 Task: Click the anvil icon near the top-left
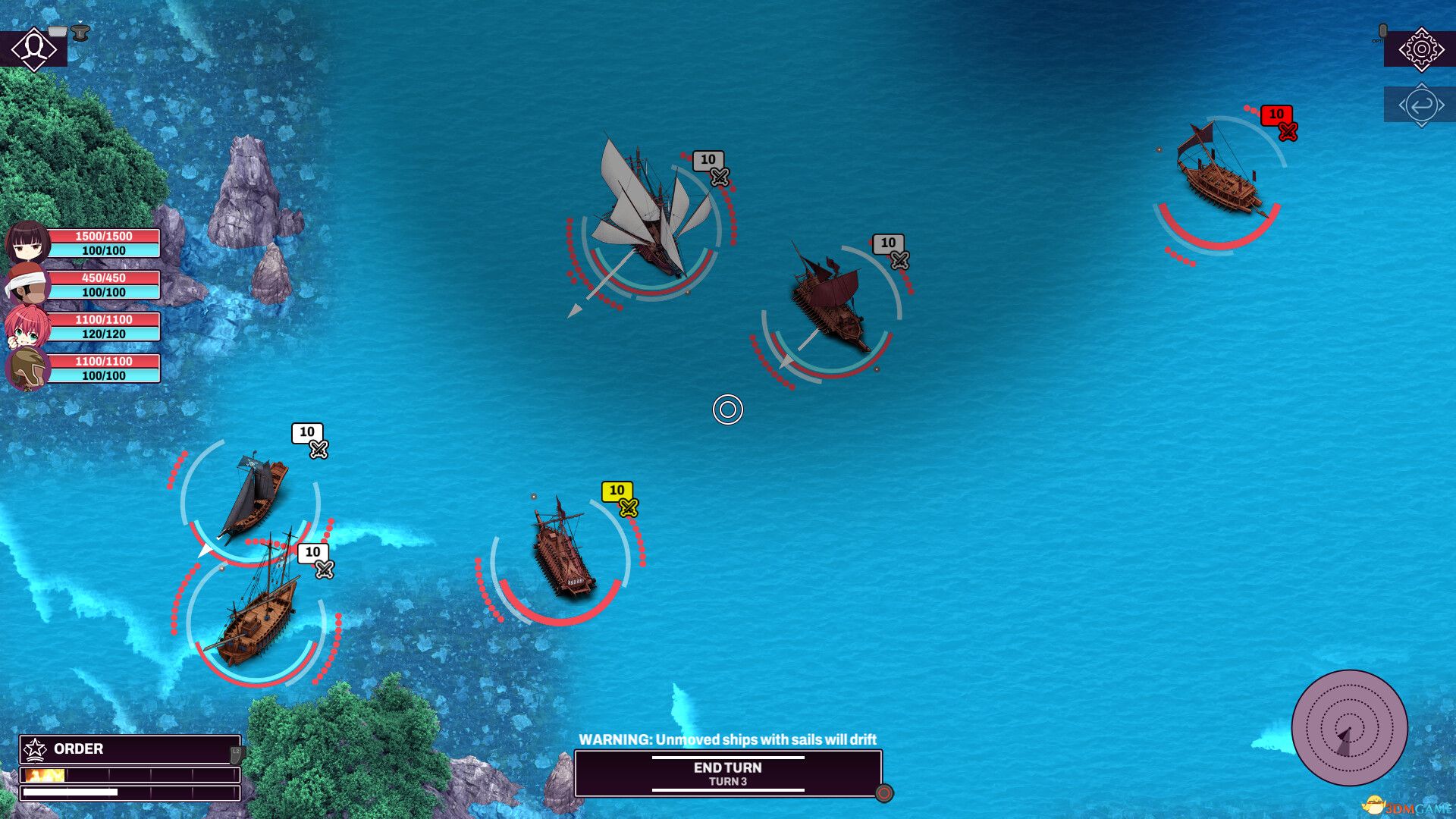79,32
